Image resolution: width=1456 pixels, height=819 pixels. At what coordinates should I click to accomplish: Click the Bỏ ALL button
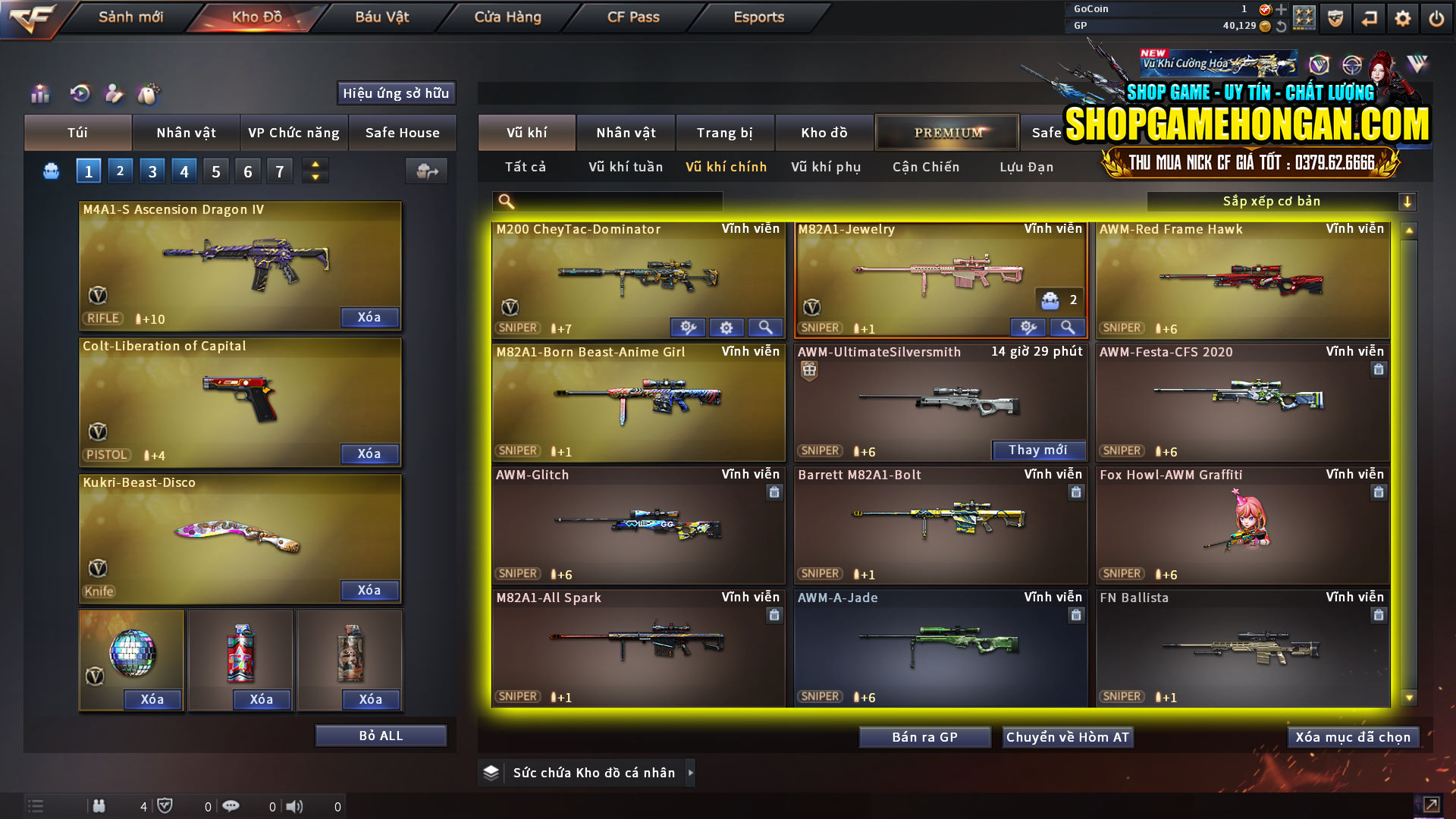380,735
